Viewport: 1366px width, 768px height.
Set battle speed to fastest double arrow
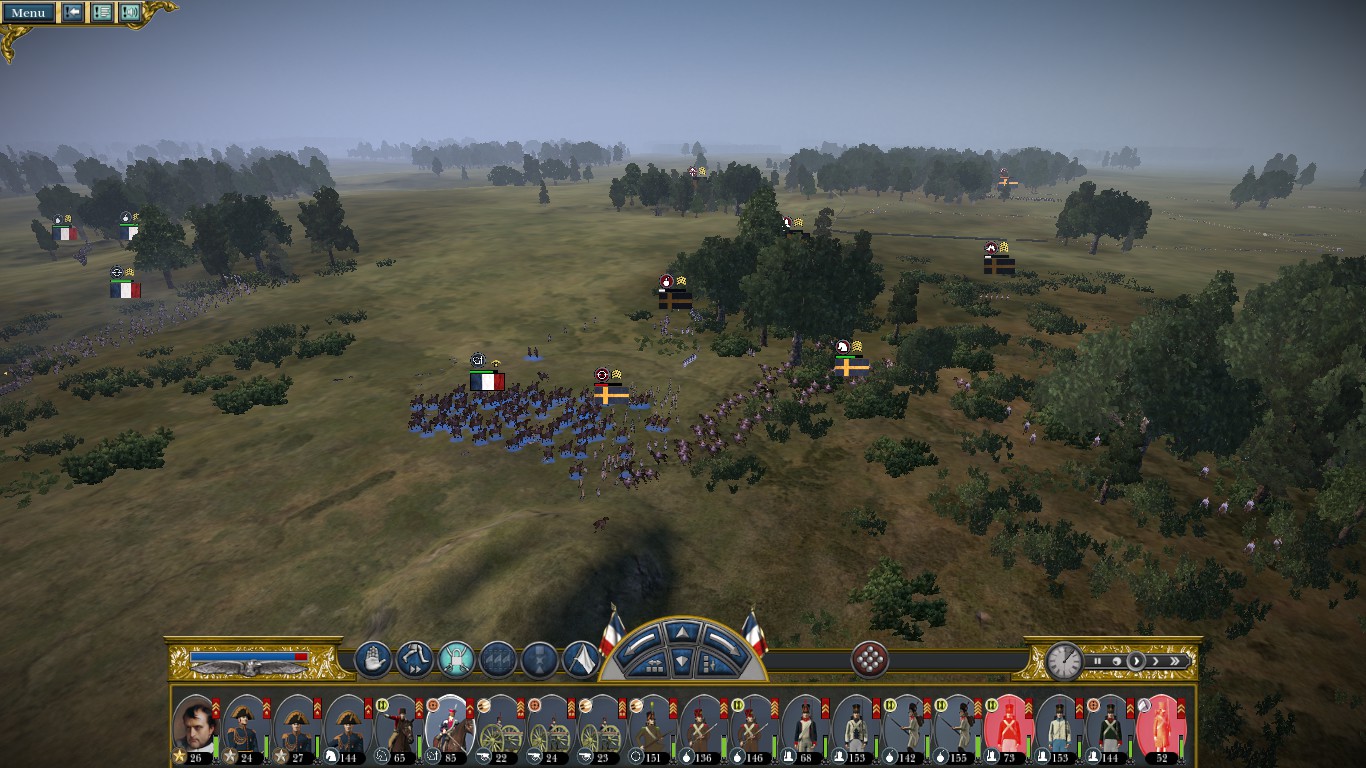pyautogui.click(x=1177, y=661)
